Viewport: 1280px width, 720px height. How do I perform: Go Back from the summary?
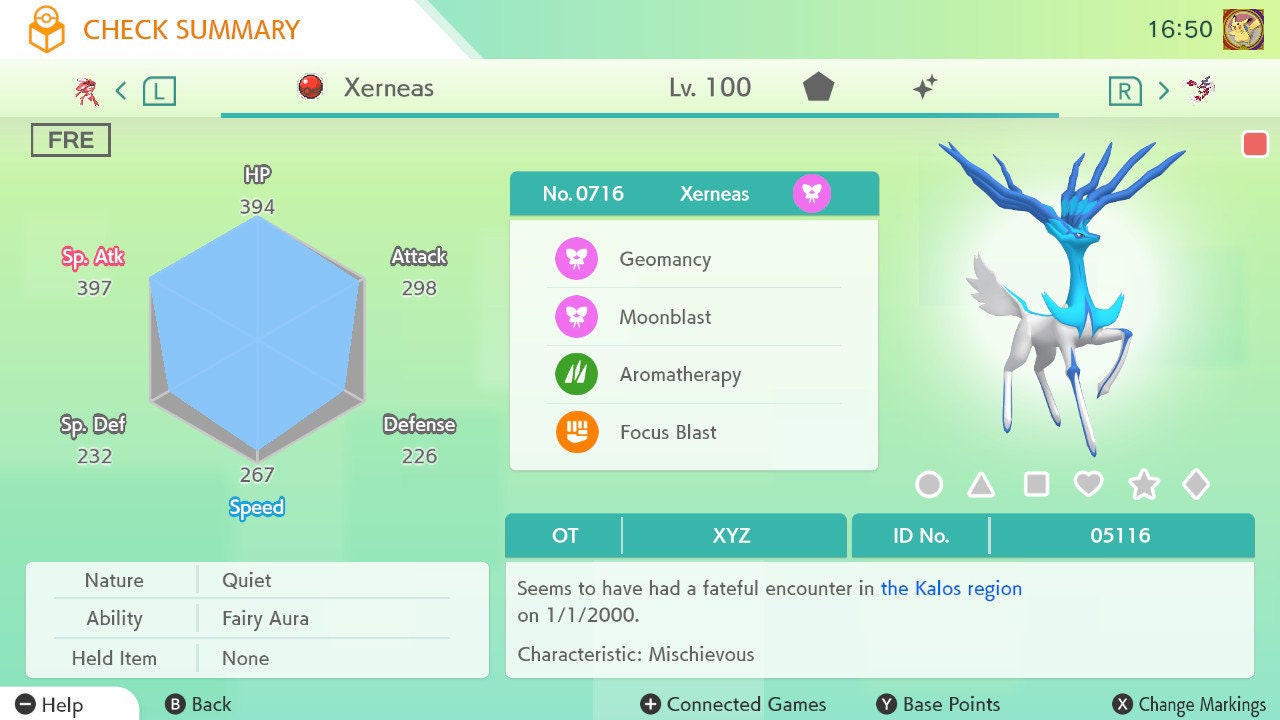tap(198, 705)
